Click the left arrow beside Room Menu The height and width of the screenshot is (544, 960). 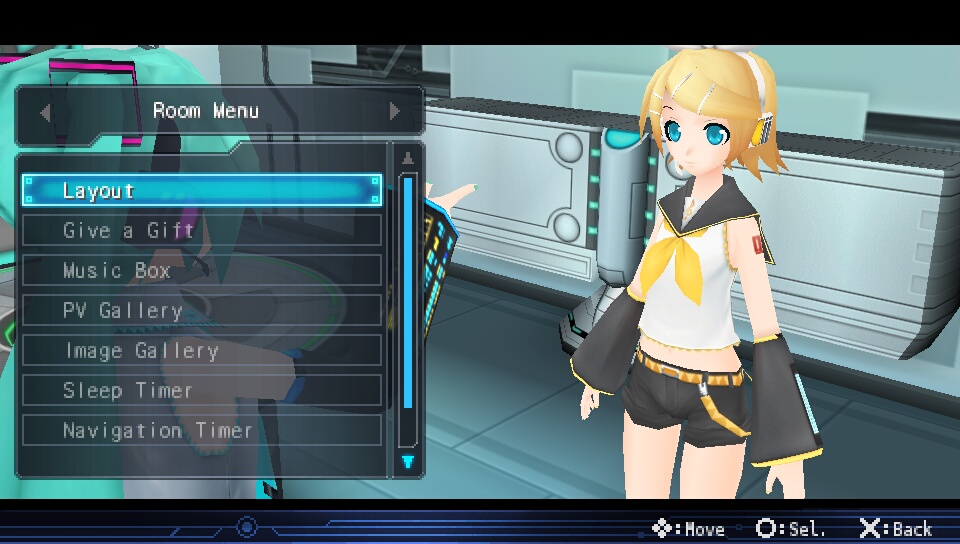(x=45, y=112)
